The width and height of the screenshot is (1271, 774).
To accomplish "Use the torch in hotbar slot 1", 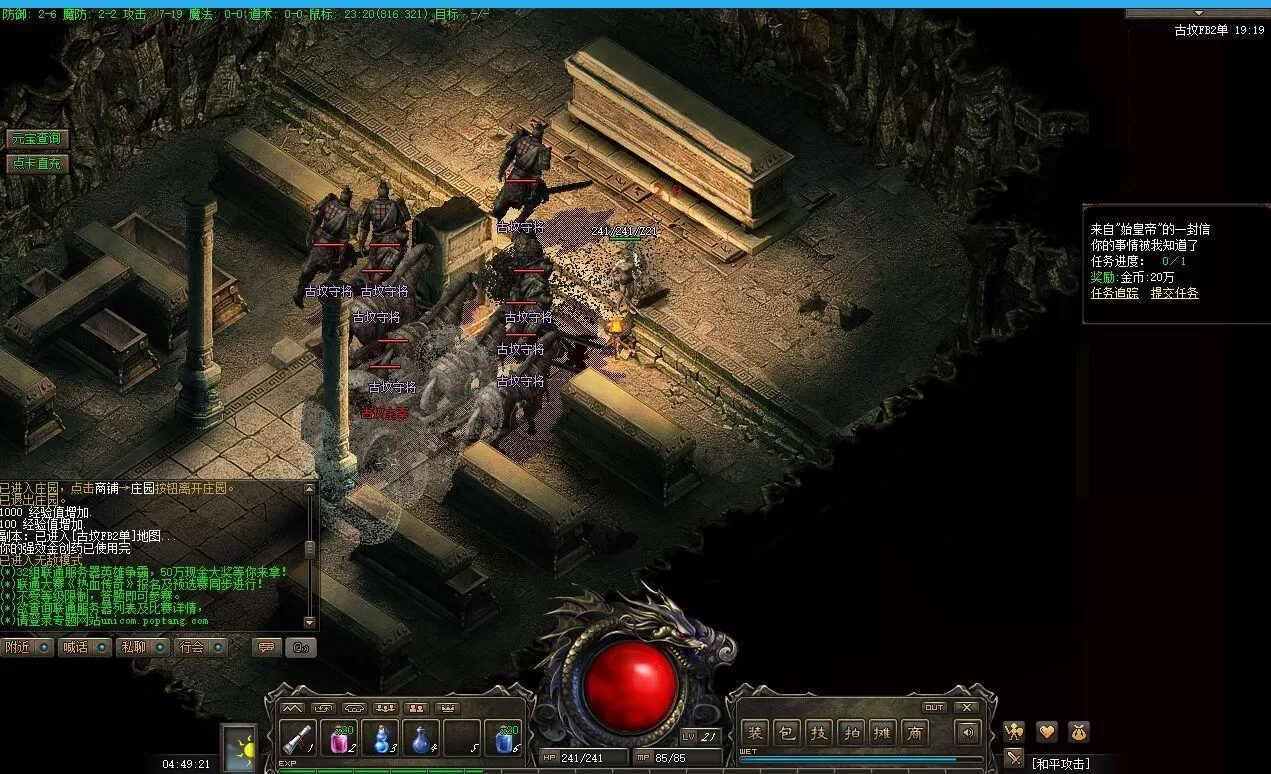I will pos(298,738).
